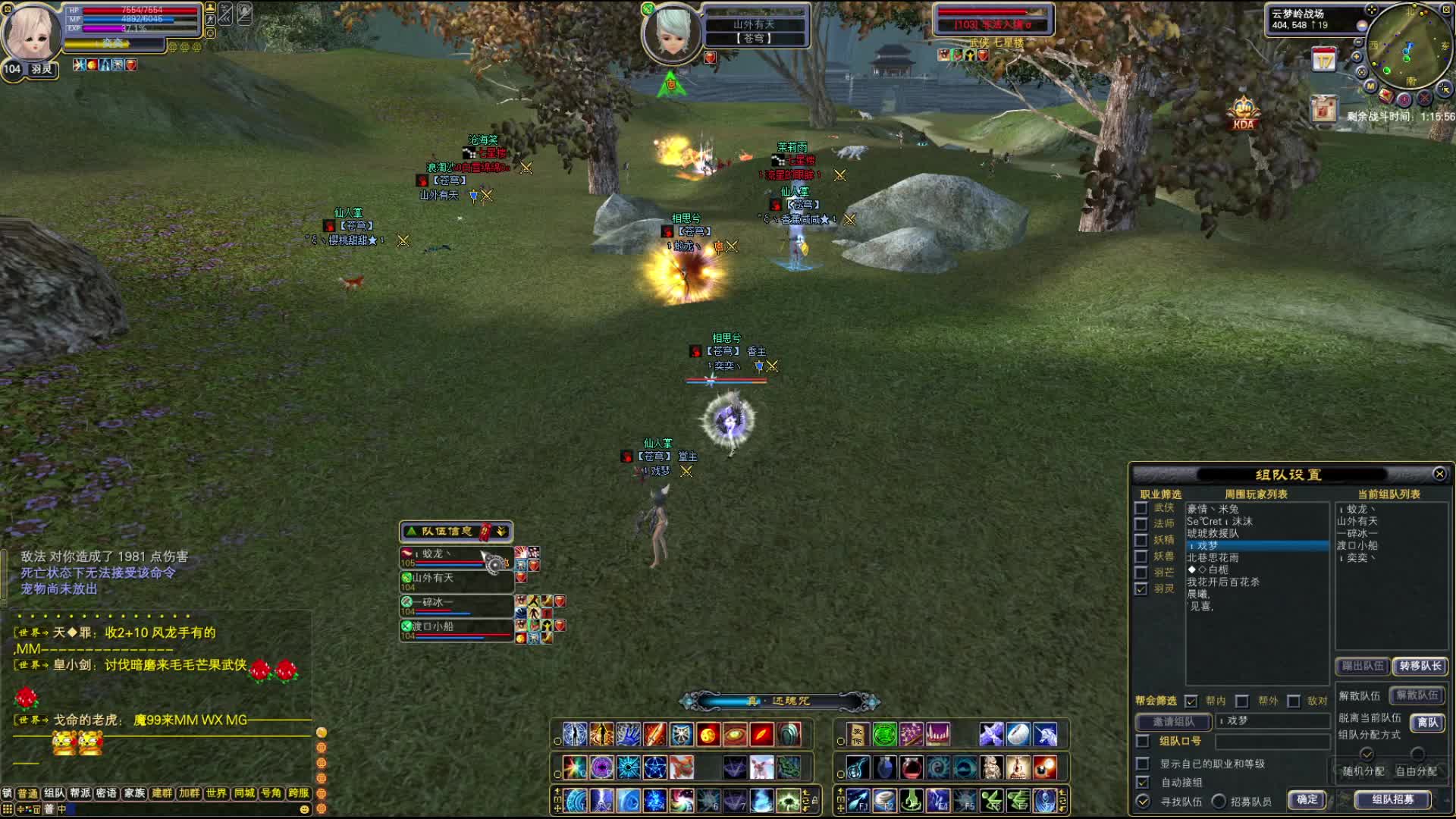Click the 转移队长 transfer leader button
Viewport: 1456px width, 819px height.
pos(1420,666)
